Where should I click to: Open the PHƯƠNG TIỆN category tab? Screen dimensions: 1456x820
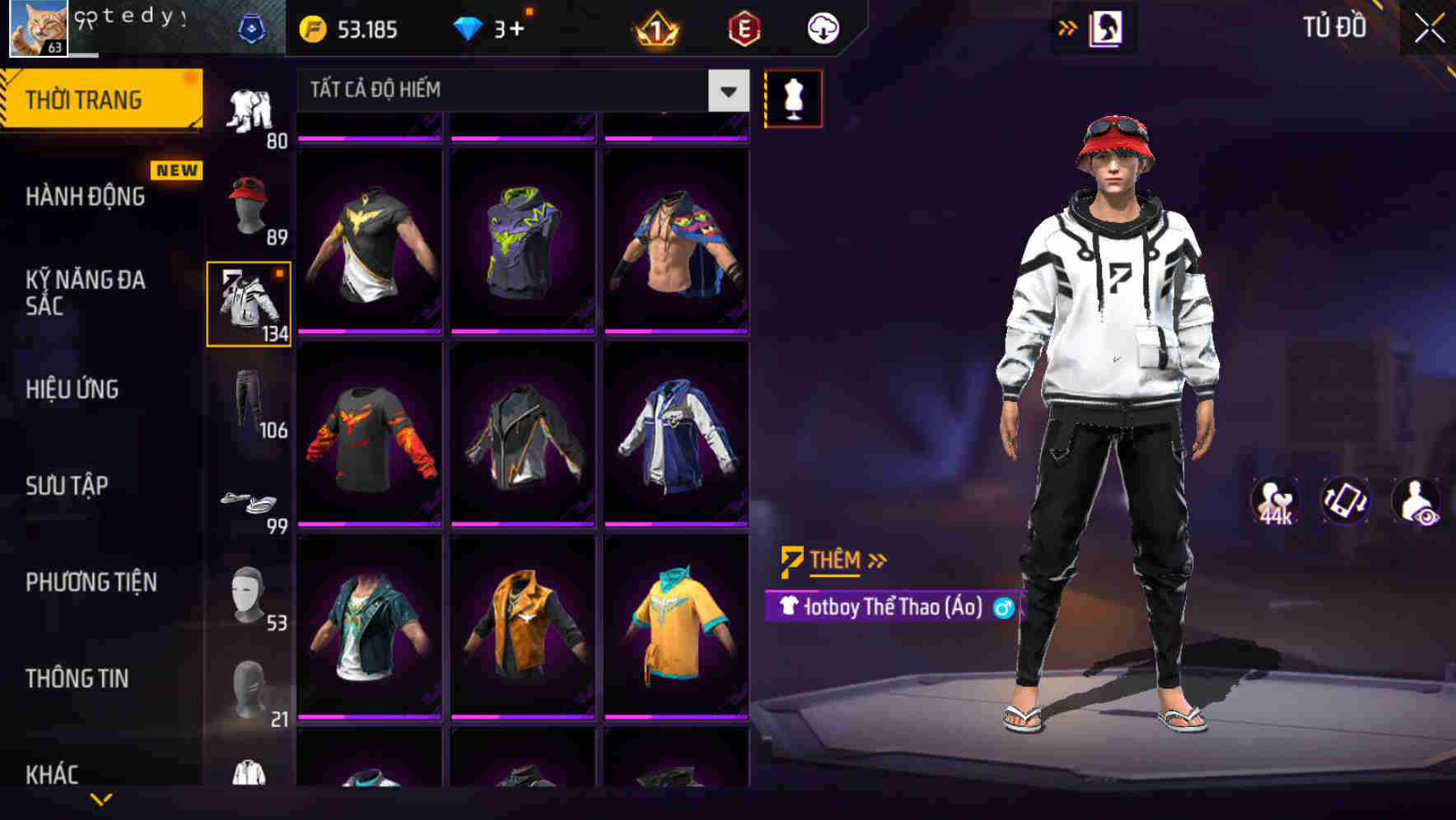click(x=91, y=582)
